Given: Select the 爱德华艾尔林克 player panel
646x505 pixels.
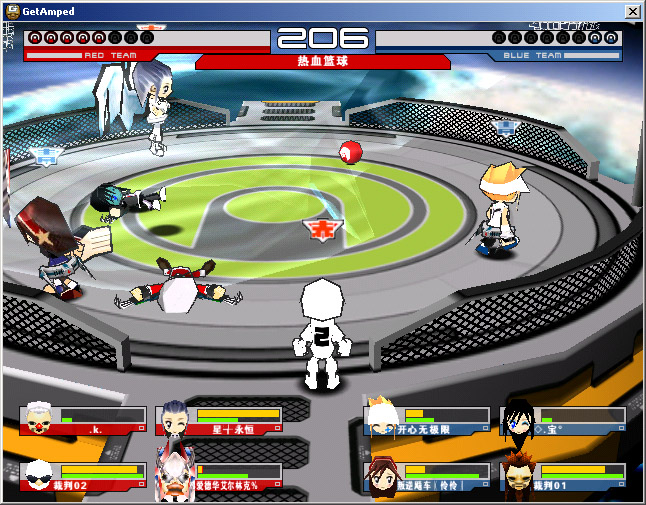Looking at the screenshot, I should click(222, 476).
